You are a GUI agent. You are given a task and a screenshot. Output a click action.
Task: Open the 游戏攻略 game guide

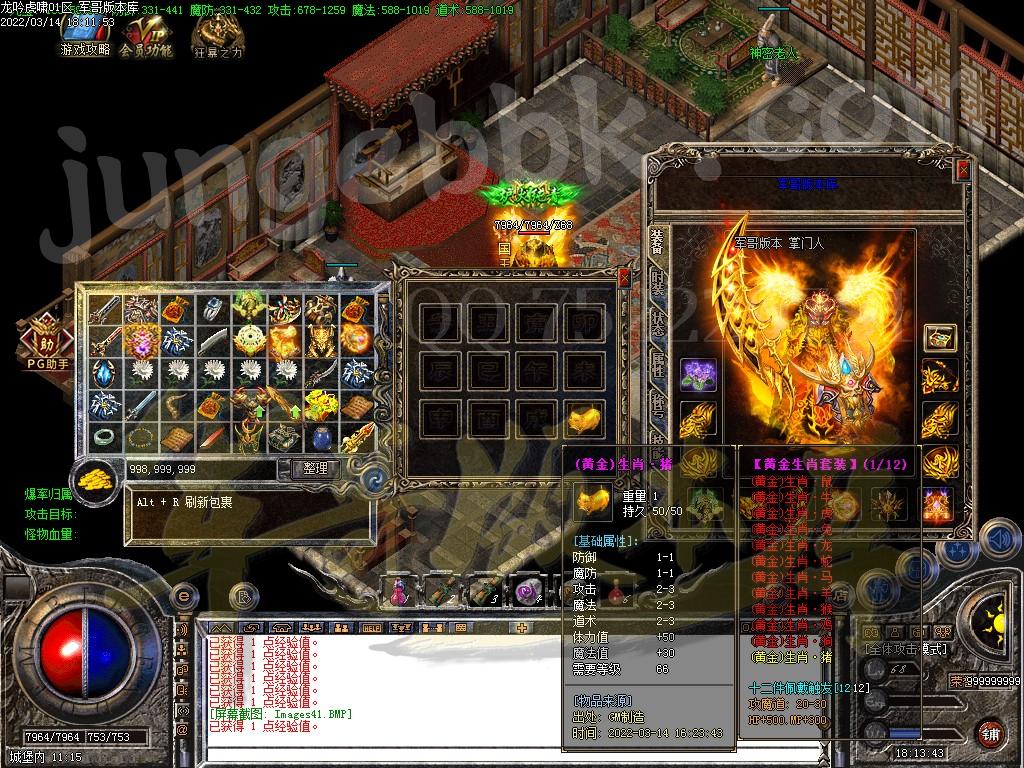click(85, 37)
